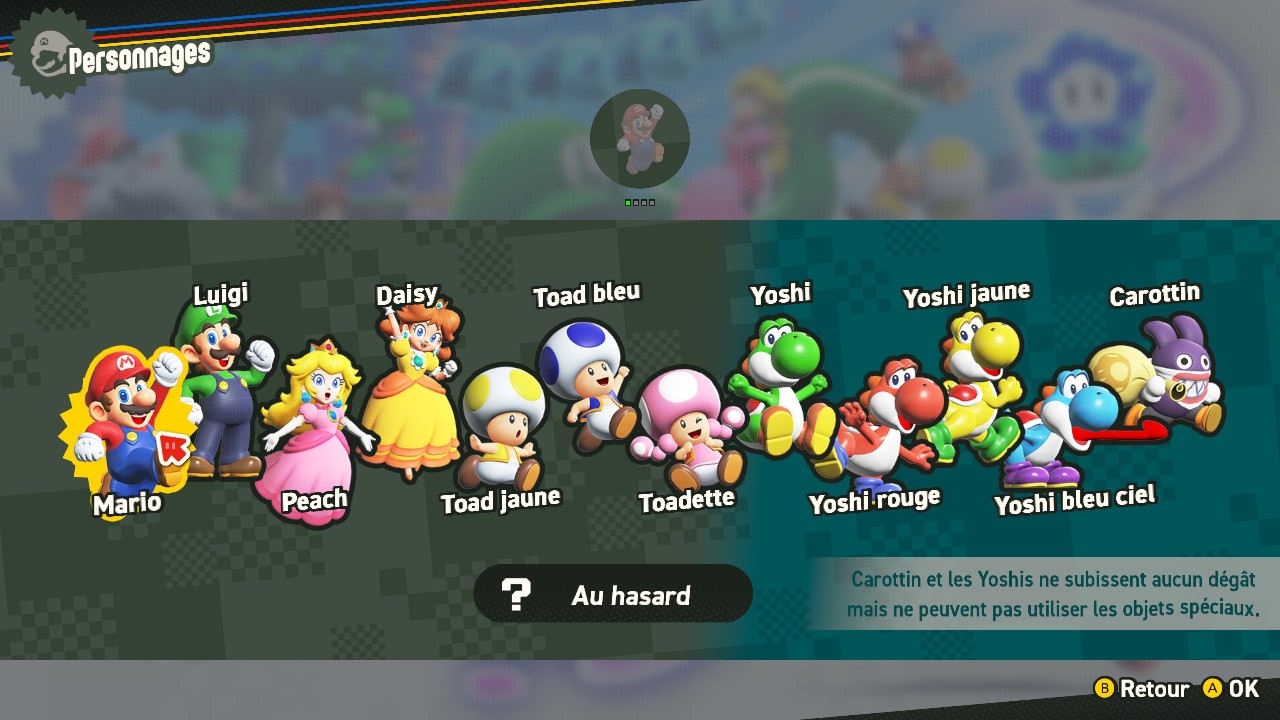
Task: Go back with the Retour button
Action: 1142,689
